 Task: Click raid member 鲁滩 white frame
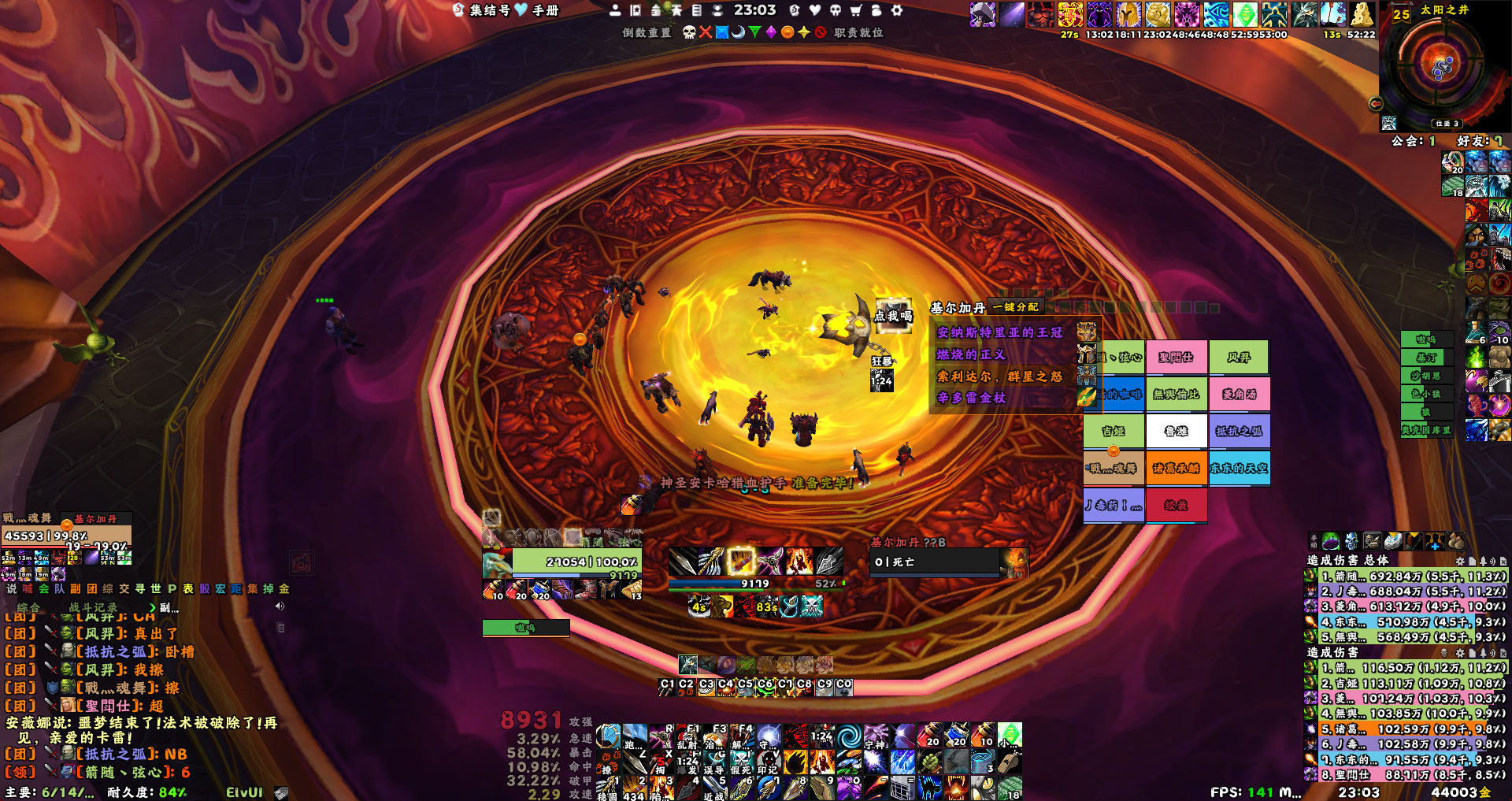tap(1176, 431)
